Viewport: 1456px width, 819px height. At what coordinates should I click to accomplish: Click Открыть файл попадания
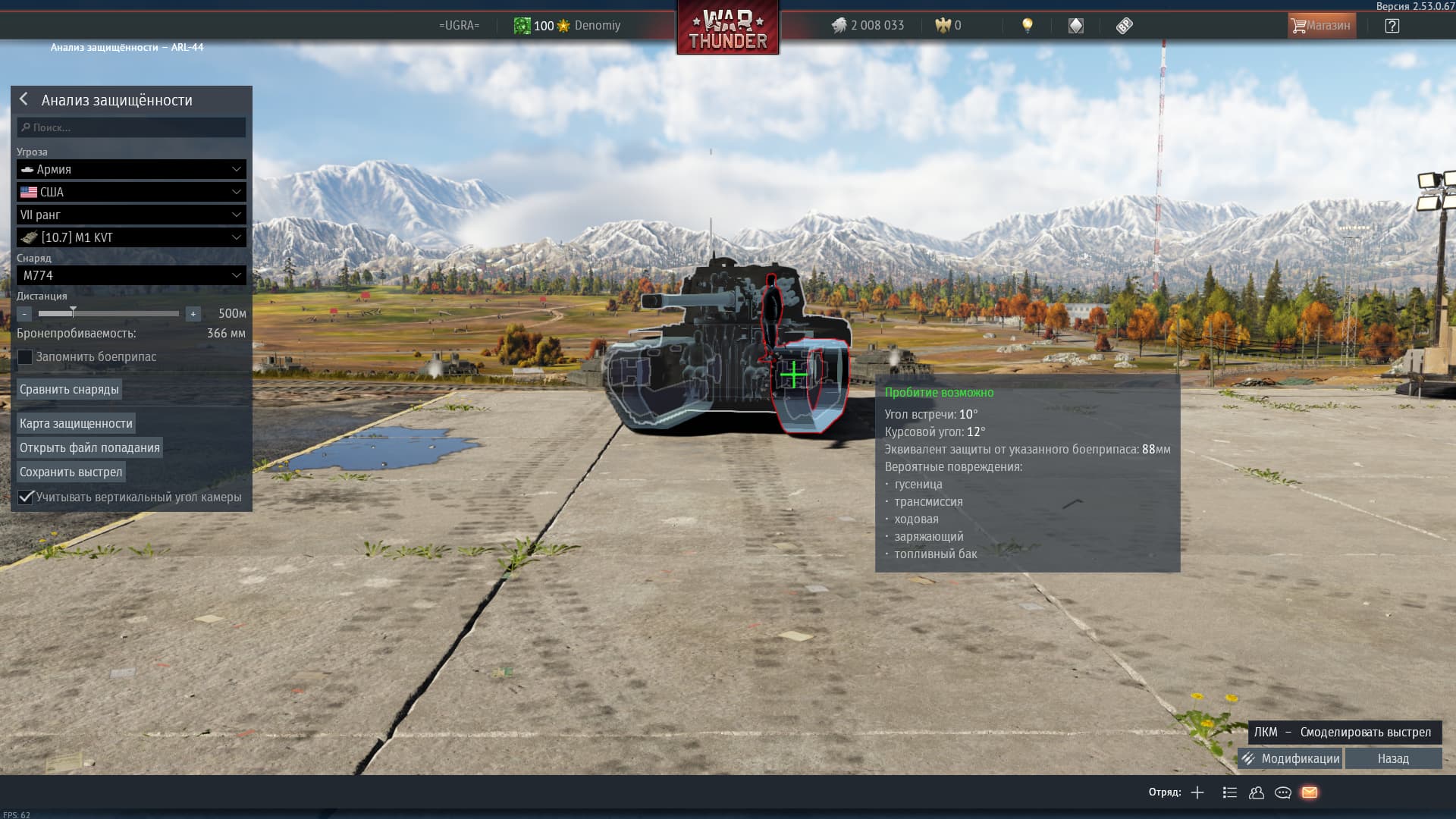coord(89,447)
